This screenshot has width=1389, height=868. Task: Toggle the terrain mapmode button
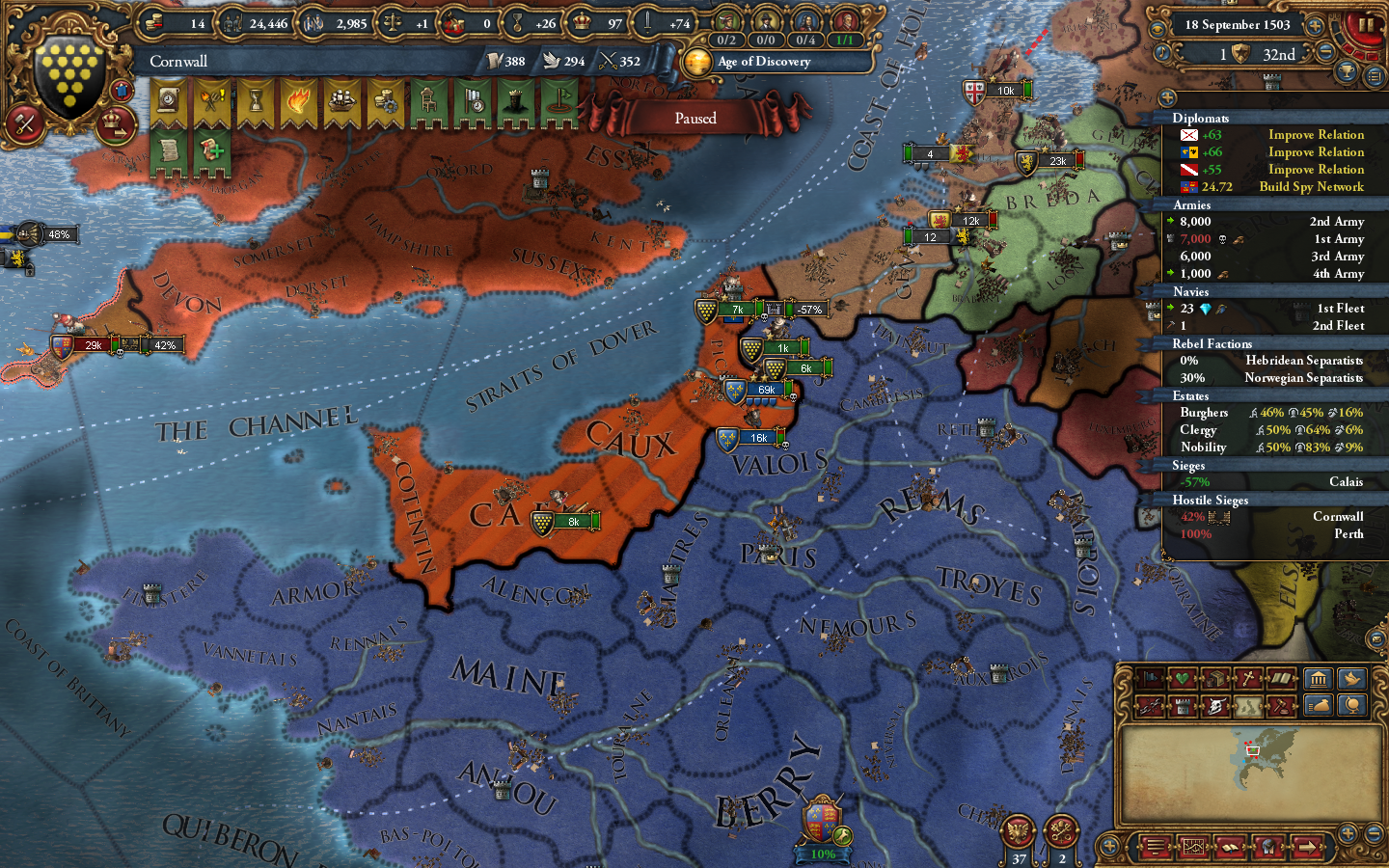pyautogui.click(x=1247, y=704)
